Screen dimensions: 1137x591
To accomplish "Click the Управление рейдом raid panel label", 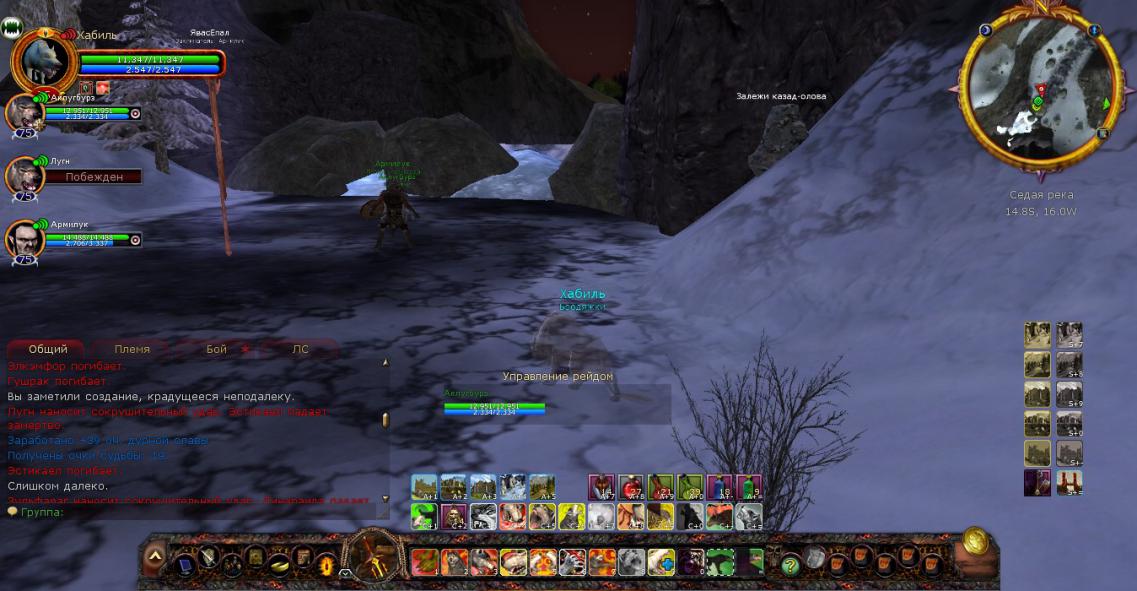I will pyautogui.click(x=557, y=376).
